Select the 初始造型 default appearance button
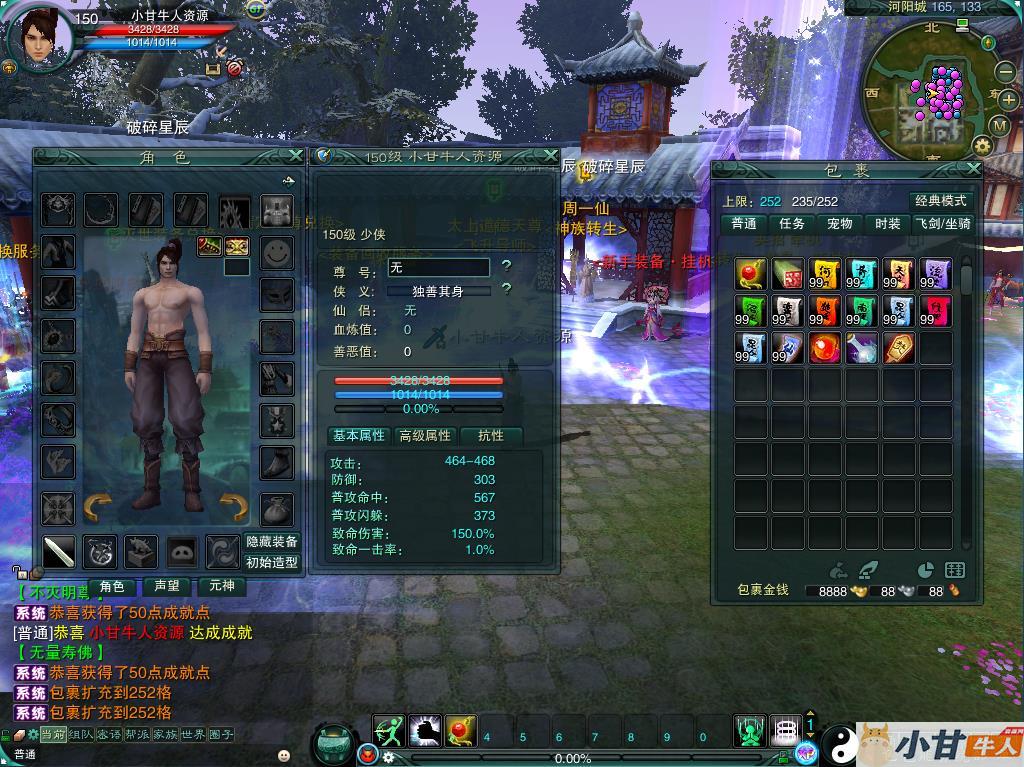Viewport: 1024px width, 767px height. tap(272, 562)
